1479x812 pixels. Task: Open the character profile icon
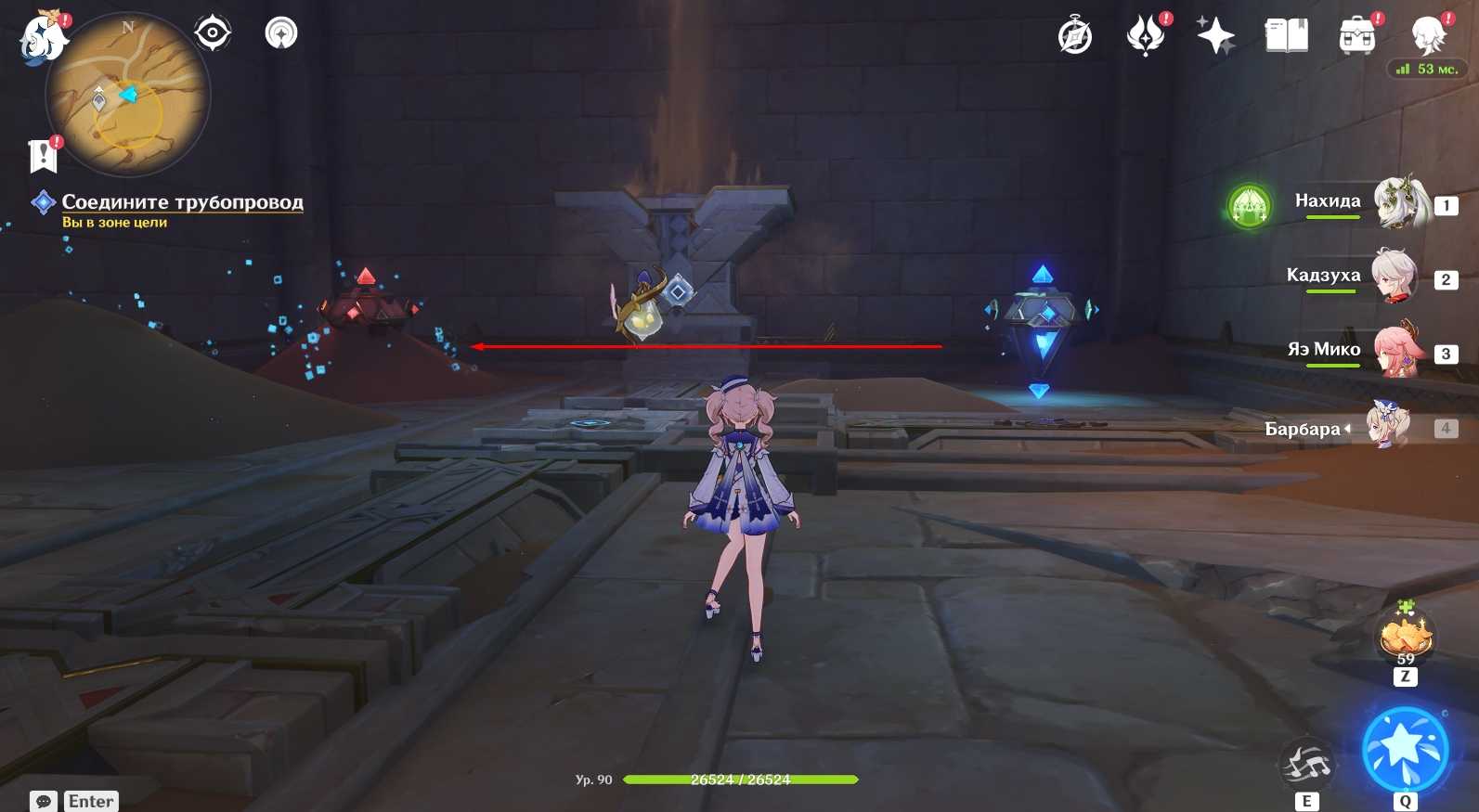(1428, 36)
